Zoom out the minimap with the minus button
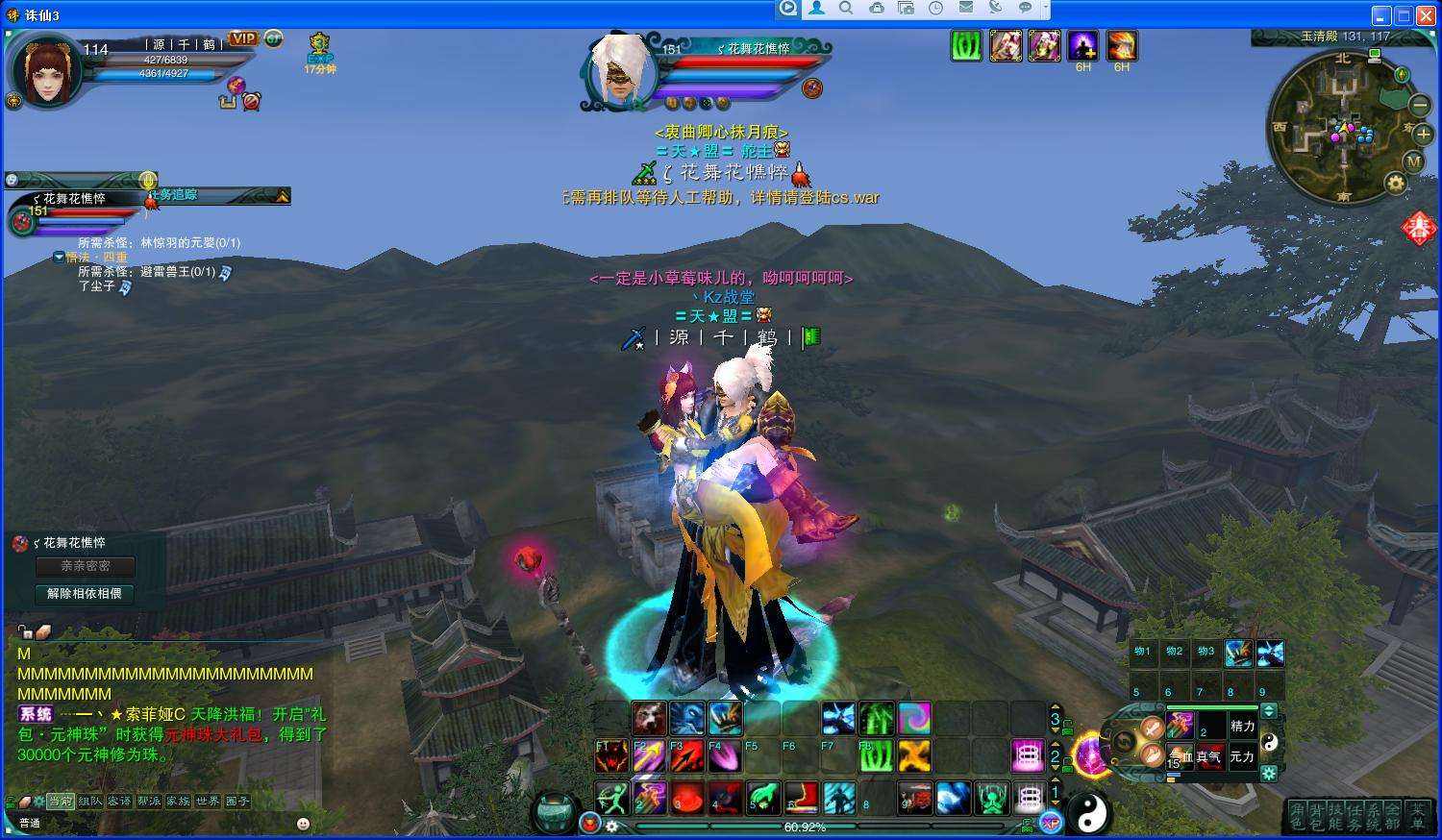 pyautogui.click(x=1420, y=104)
